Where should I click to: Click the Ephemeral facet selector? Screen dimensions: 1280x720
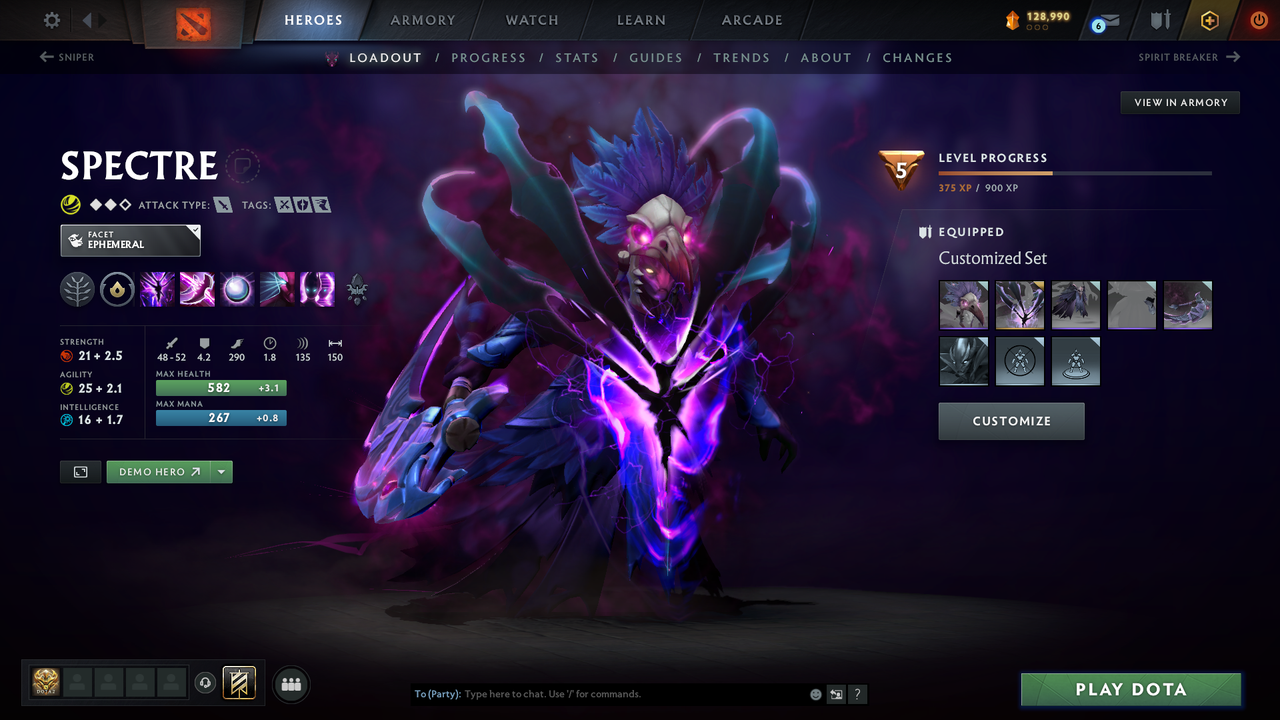pyautogui.click(x=130, y=240)
